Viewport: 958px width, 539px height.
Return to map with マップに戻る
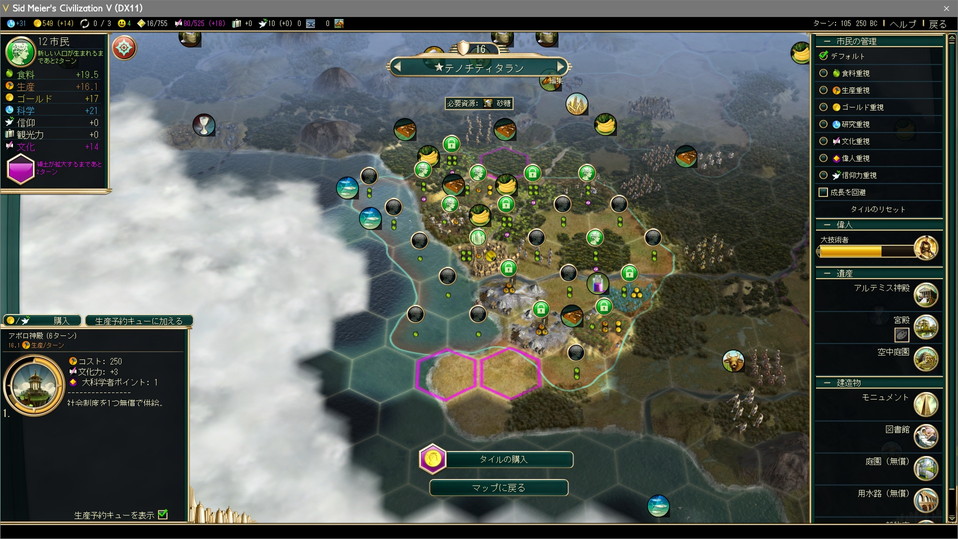click(x=497, y=488)
